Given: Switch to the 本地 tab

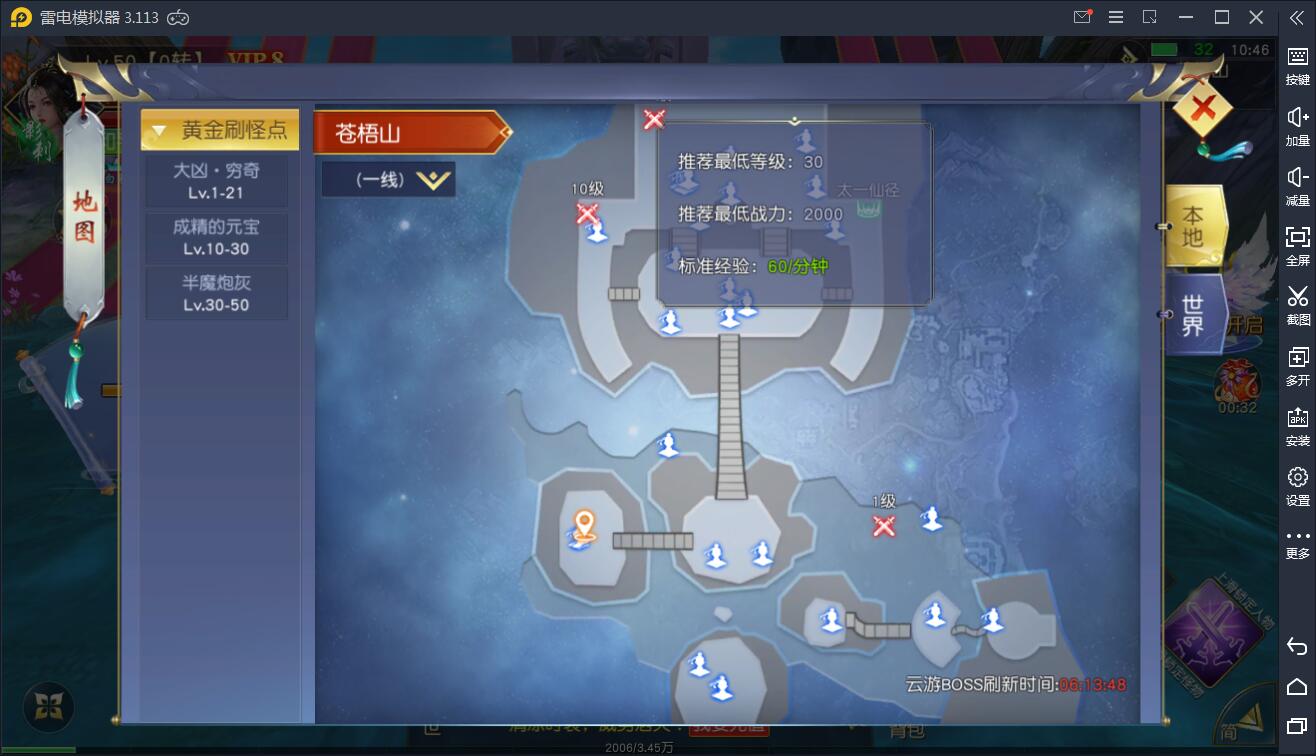Looking at the screenshot, I should (x=1192, y=227).
